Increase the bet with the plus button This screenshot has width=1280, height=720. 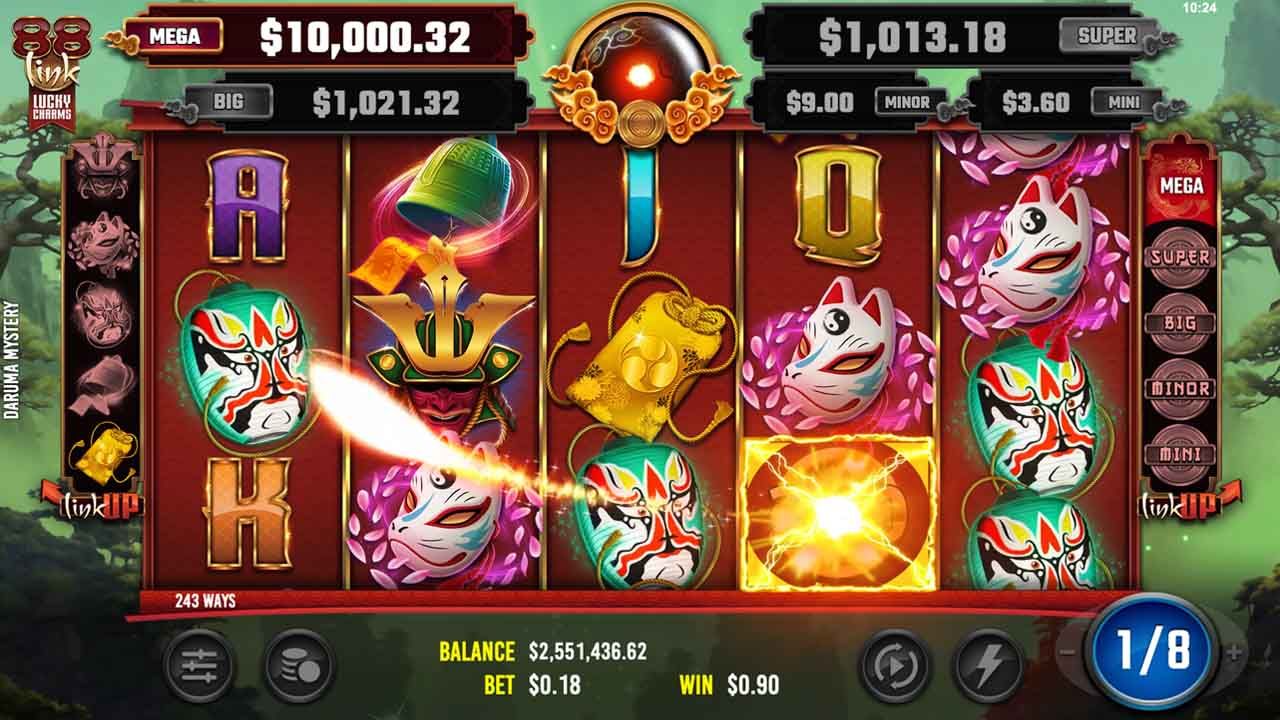[1234, 653]
